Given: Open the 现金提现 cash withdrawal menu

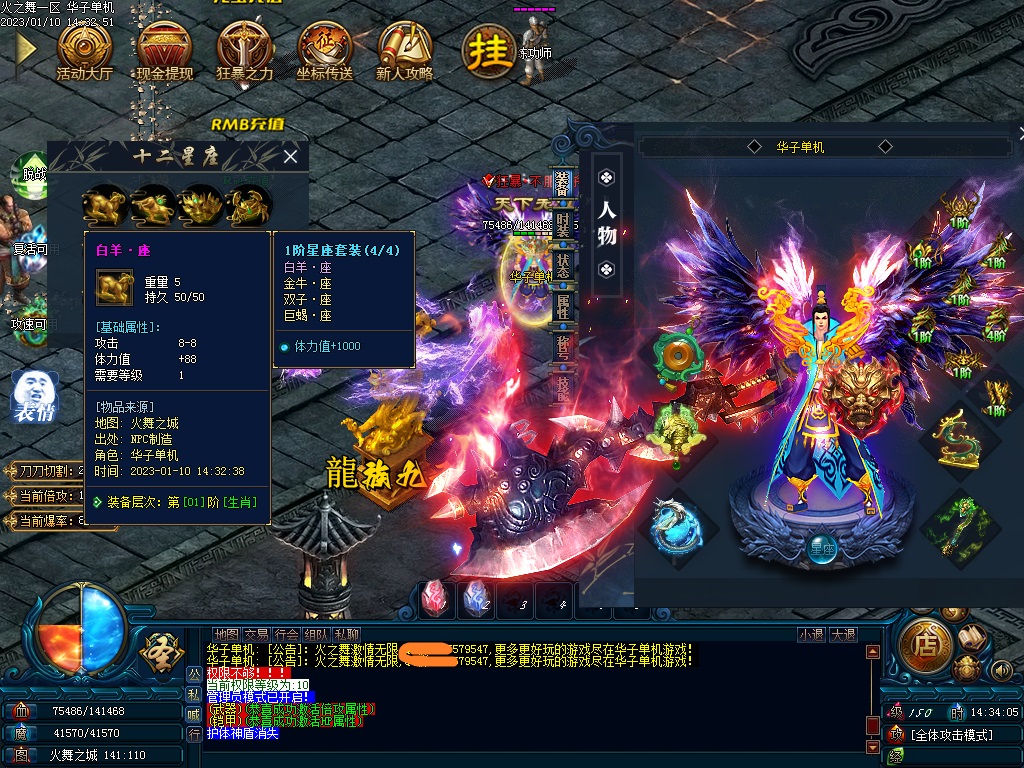Looking at the screenshot, I should (164, 49).
